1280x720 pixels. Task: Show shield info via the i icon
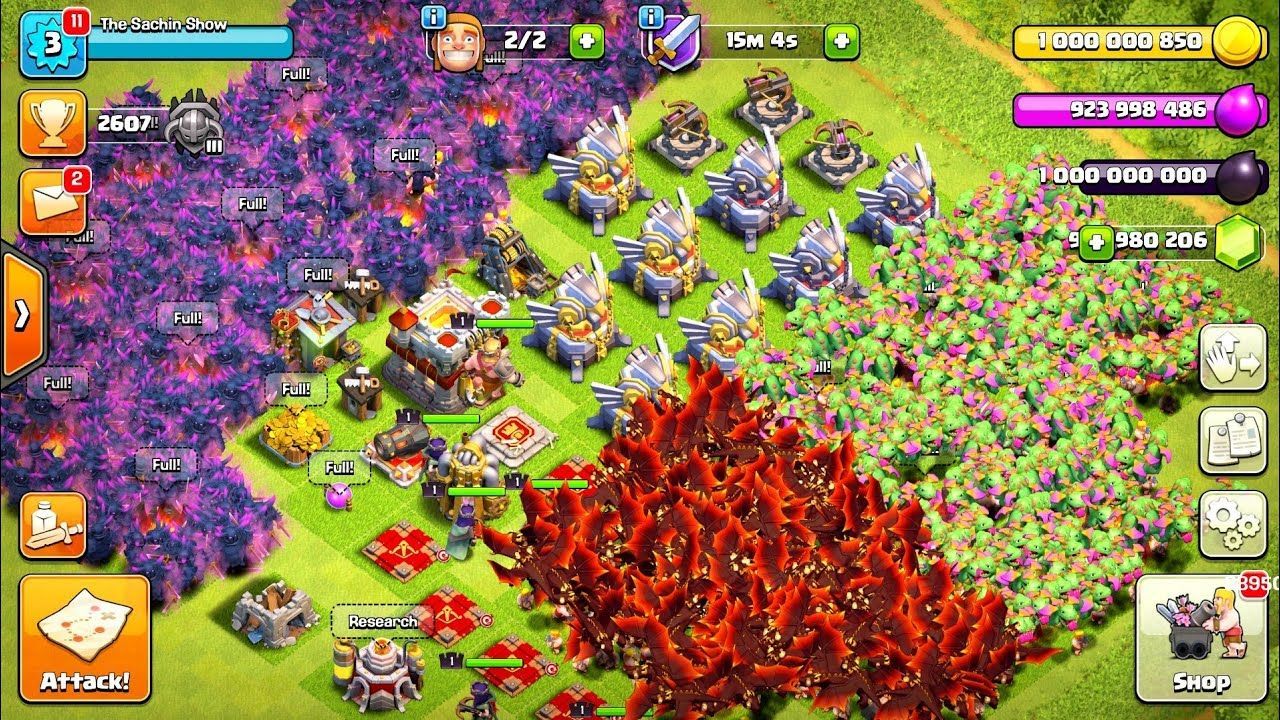pos(652,17)
